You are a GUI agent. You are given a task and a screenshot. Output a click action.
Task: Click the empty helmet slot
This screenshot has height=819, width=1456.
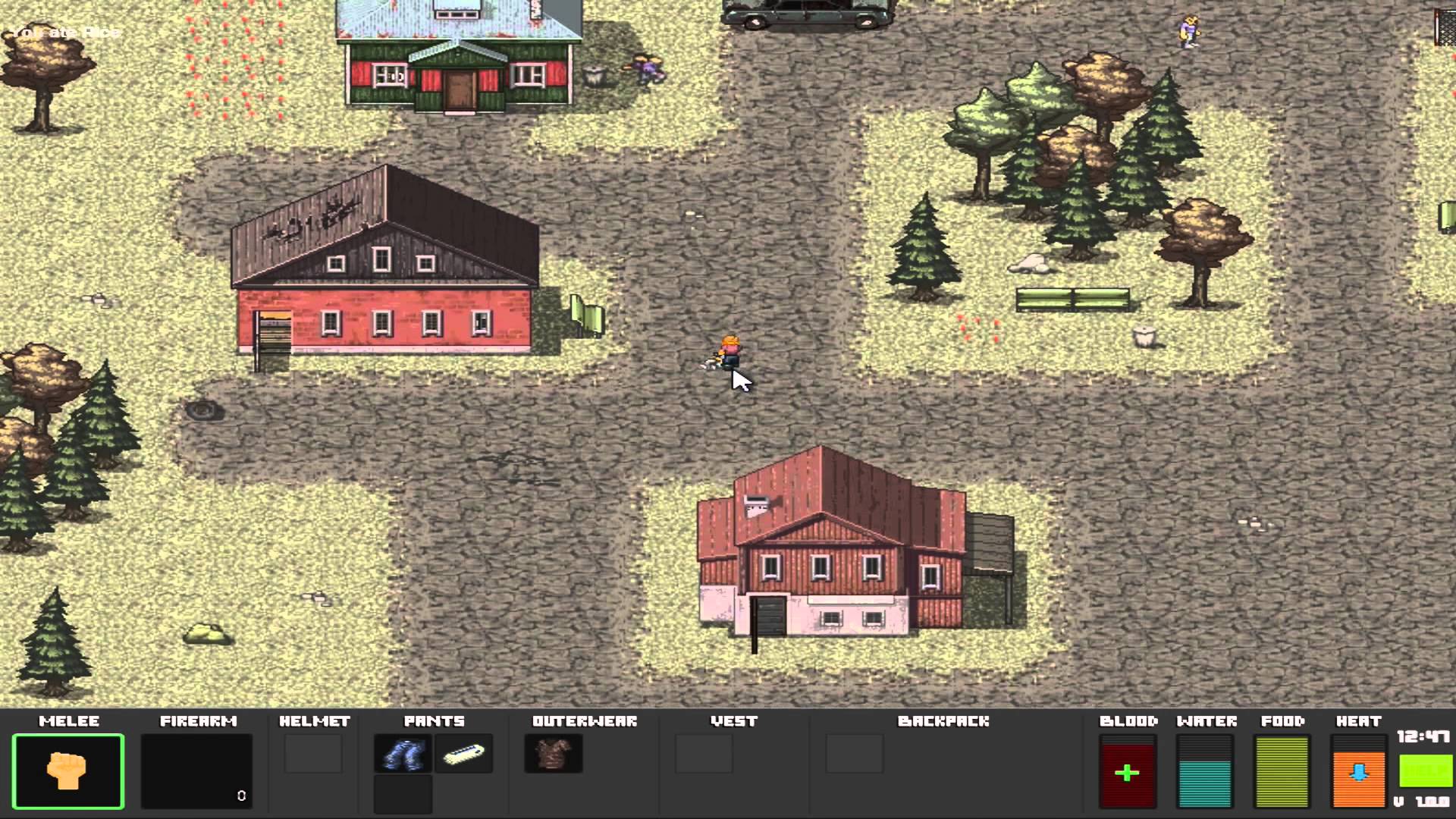pos(313,754)
